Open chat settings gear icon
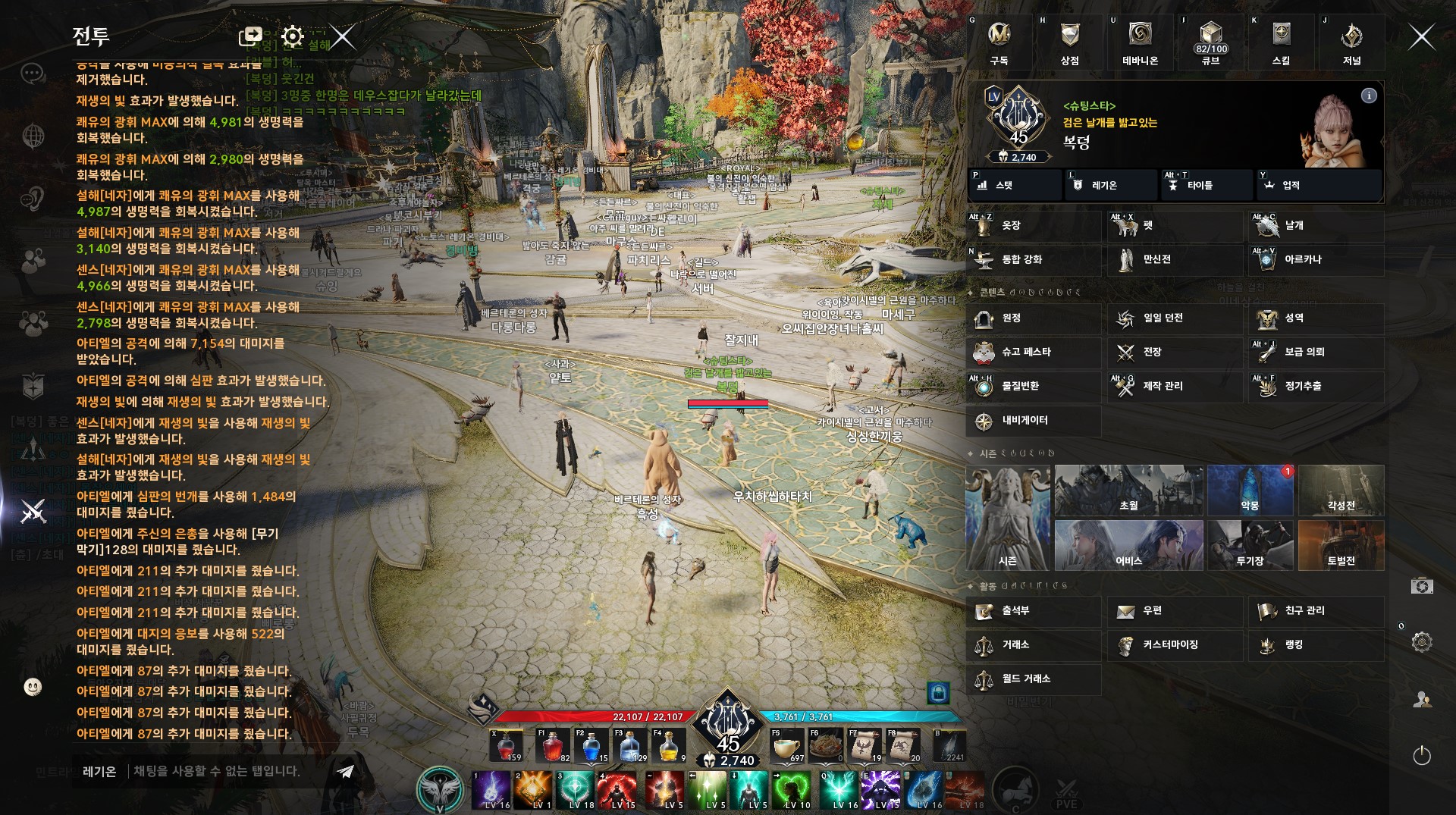This screenshot has width=1456, height=815. tap(292, 36)
